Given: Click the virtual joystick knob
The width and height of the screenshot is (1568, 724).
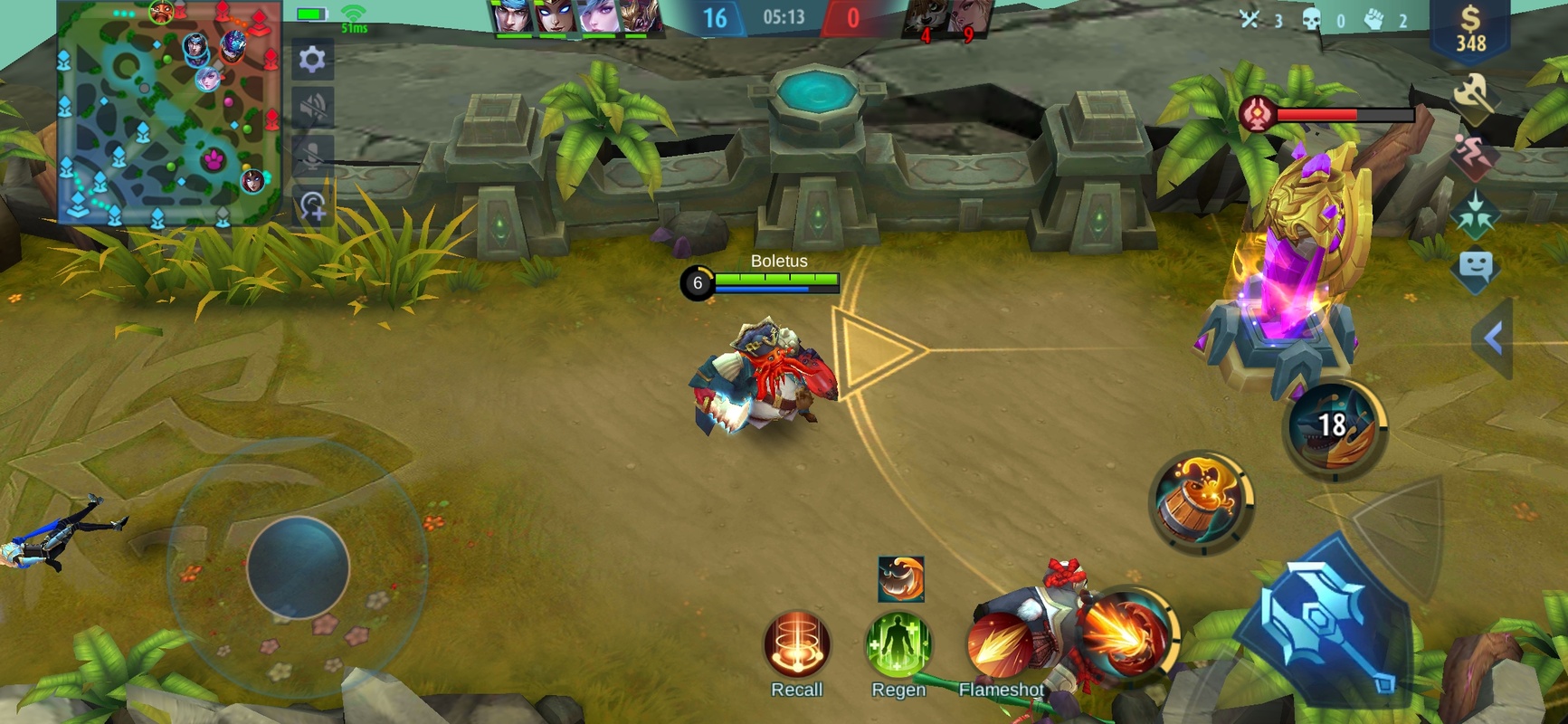Looking at the screenshot, I should [299, 567].
